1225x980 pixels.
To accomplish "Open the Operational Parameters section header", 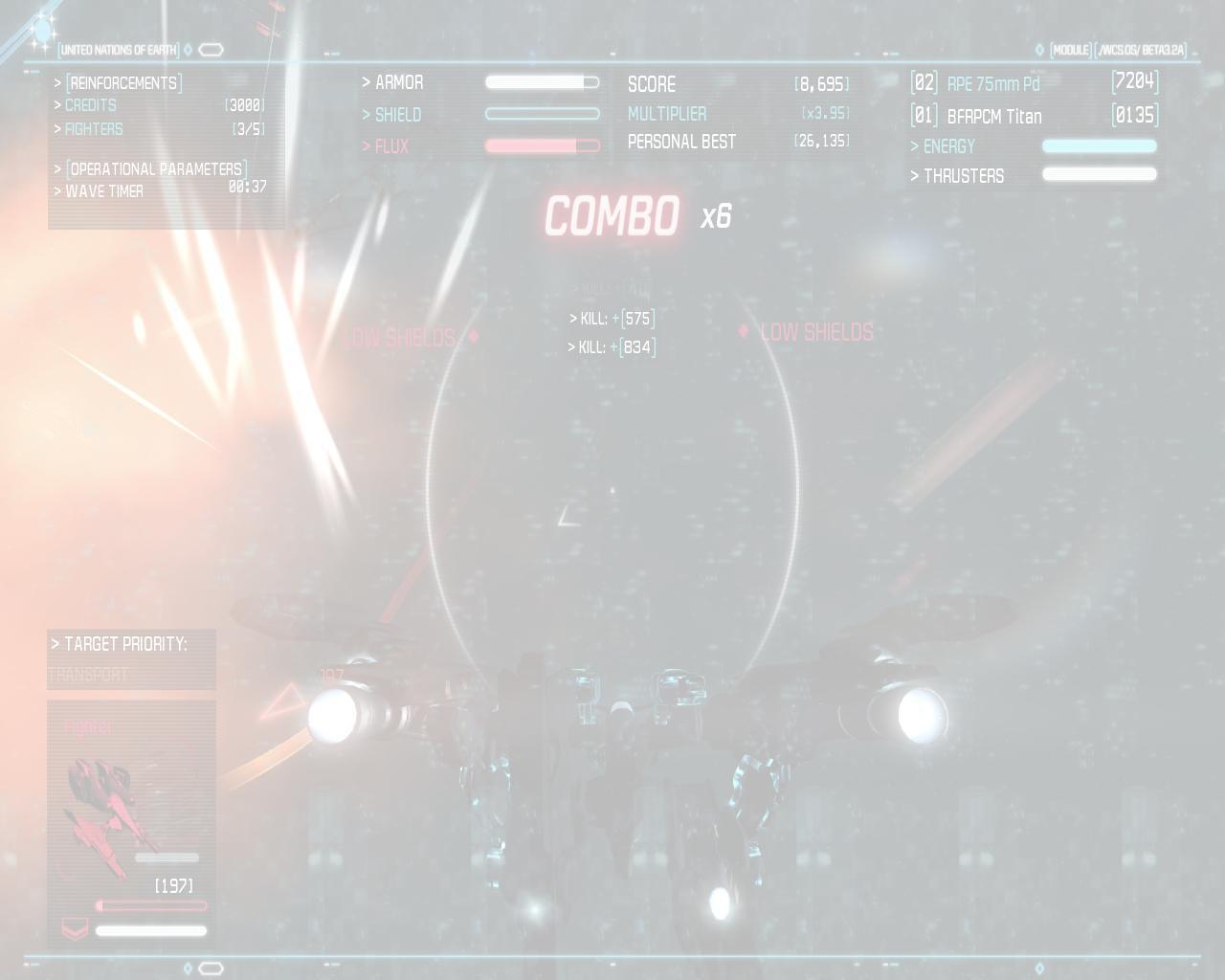I will tap(156, 169).
